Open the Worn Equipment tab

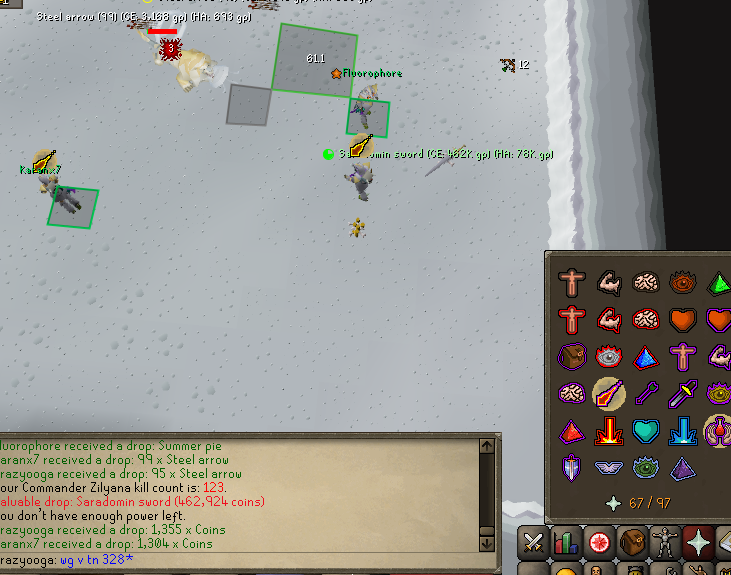(665, 543)
